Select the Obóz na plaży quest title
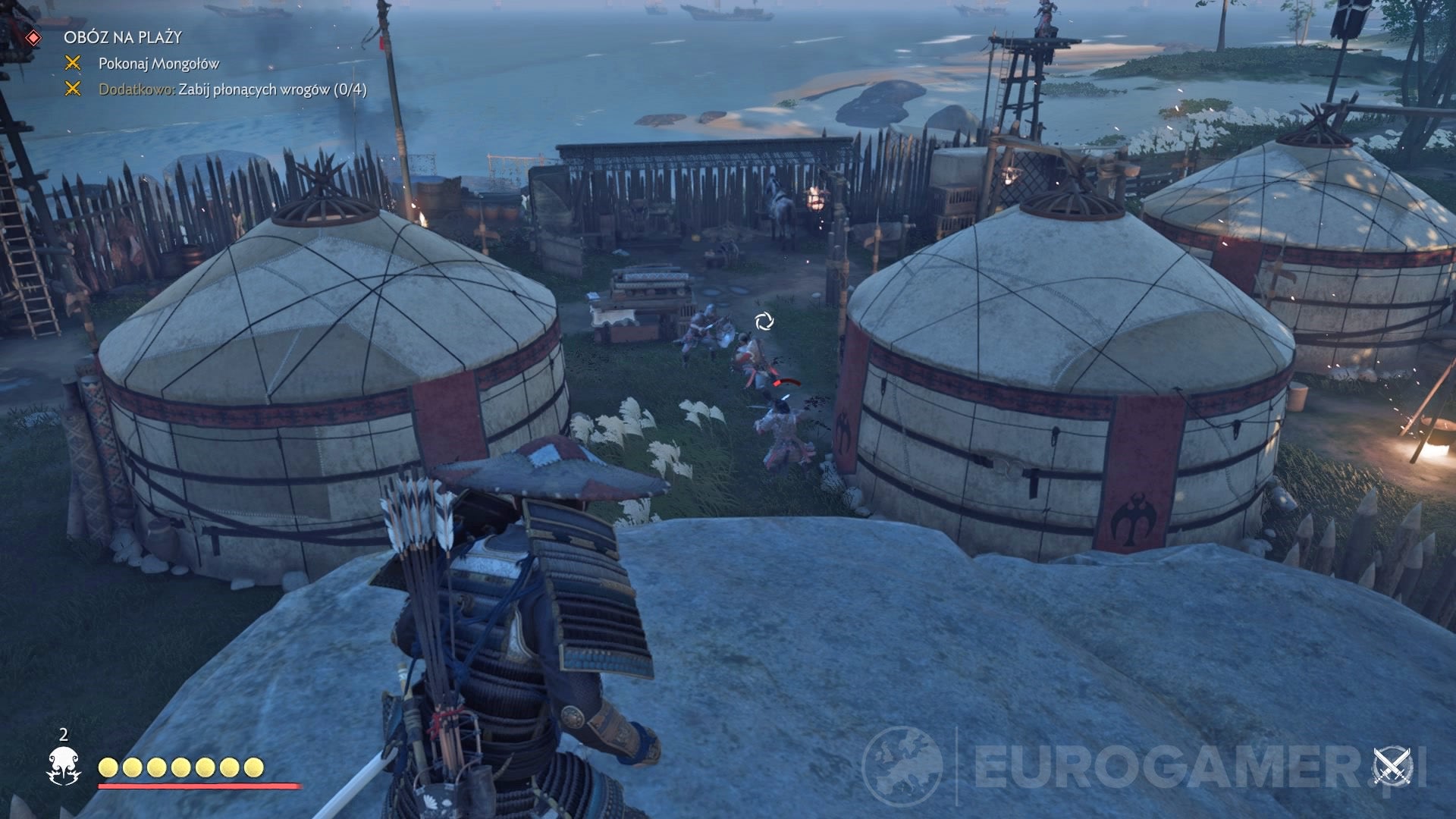The image size is (1456, 819). pos(123,37)
